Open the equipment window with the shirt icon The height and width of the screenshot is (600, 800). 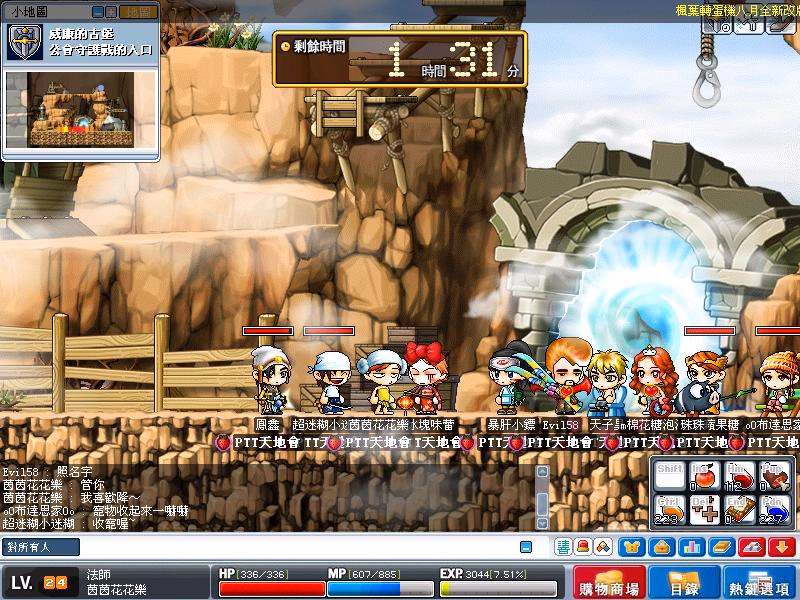[x=632, y=547]
